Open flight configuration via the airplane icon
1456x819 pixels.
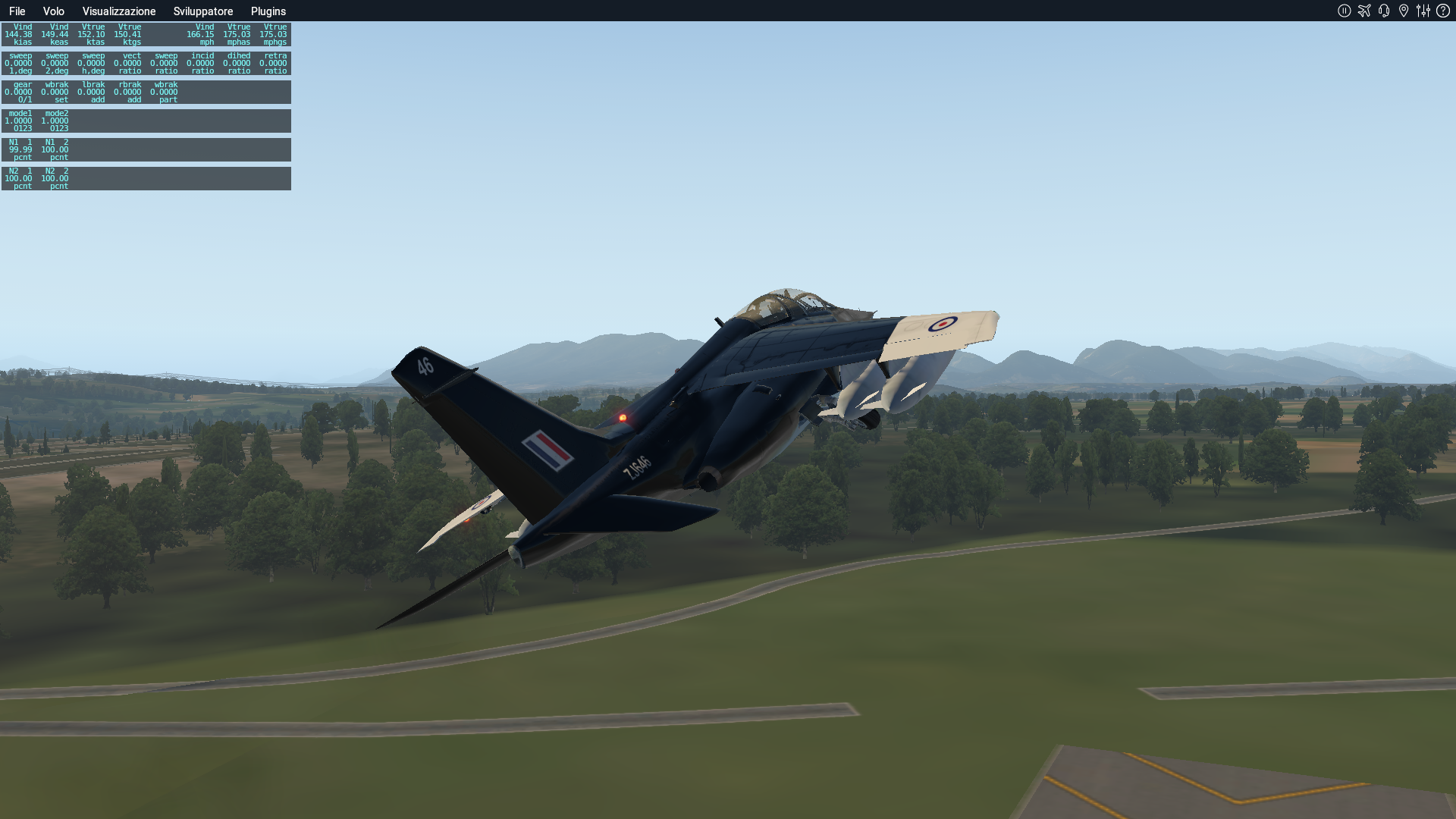pyautogui.click(x=1363, y=11)
